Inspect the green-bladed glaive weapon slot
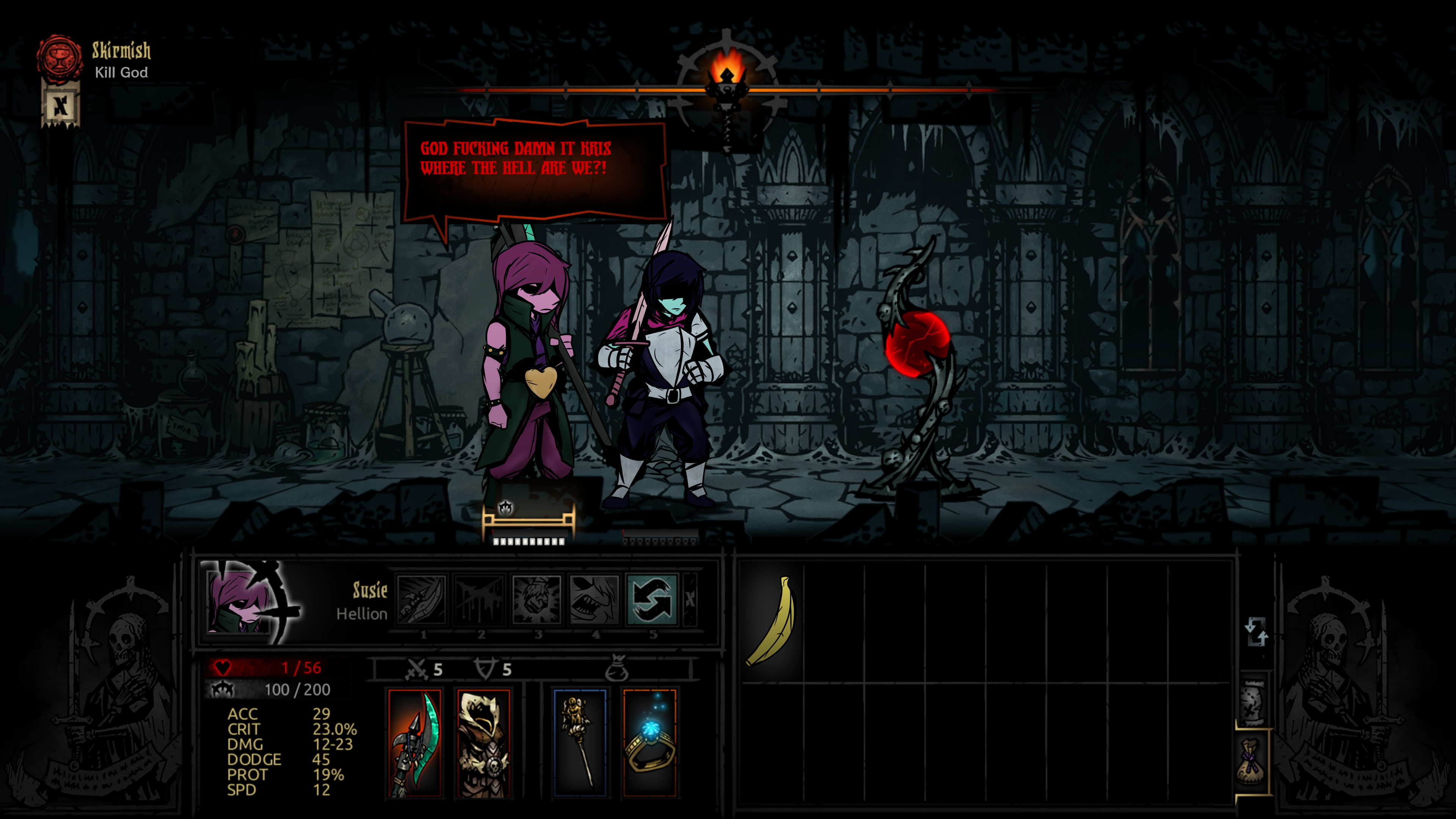This screenshot has height=819, width=1456. tap(415, 743)
